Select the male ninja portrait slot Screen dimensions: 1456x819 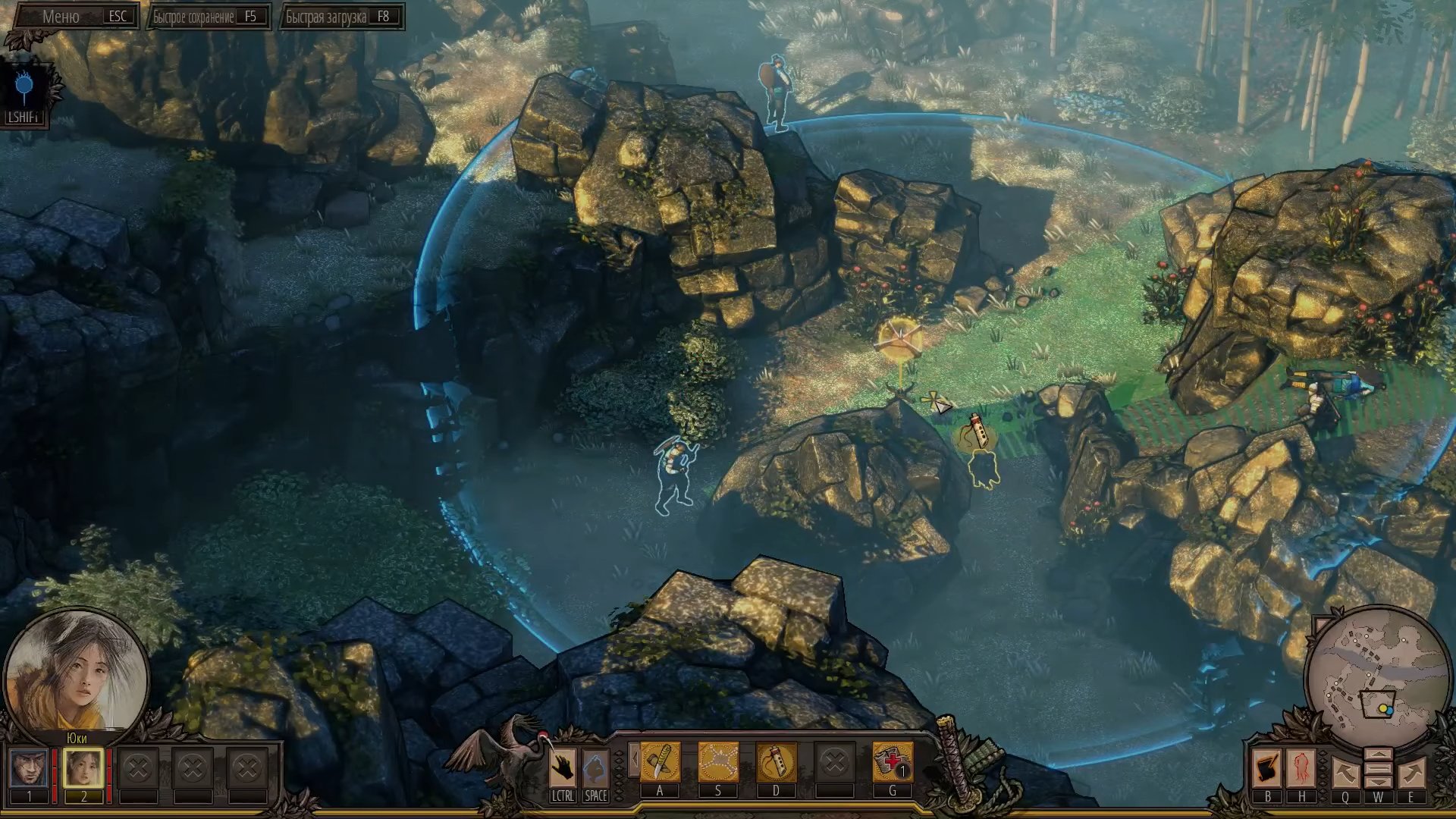[30, 768]
